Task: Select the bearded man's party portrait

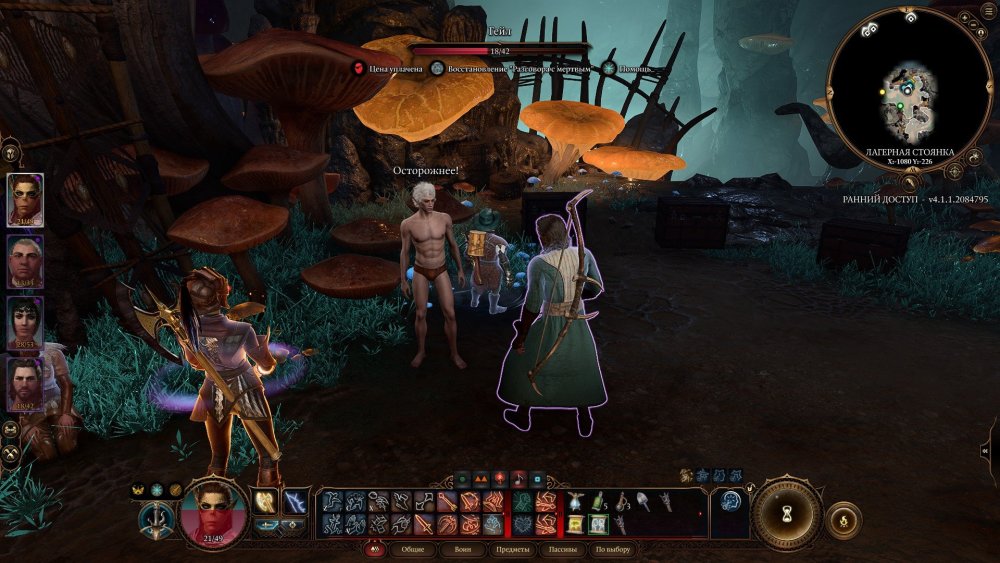Action: pyautogui.click(x=25, y=385)
